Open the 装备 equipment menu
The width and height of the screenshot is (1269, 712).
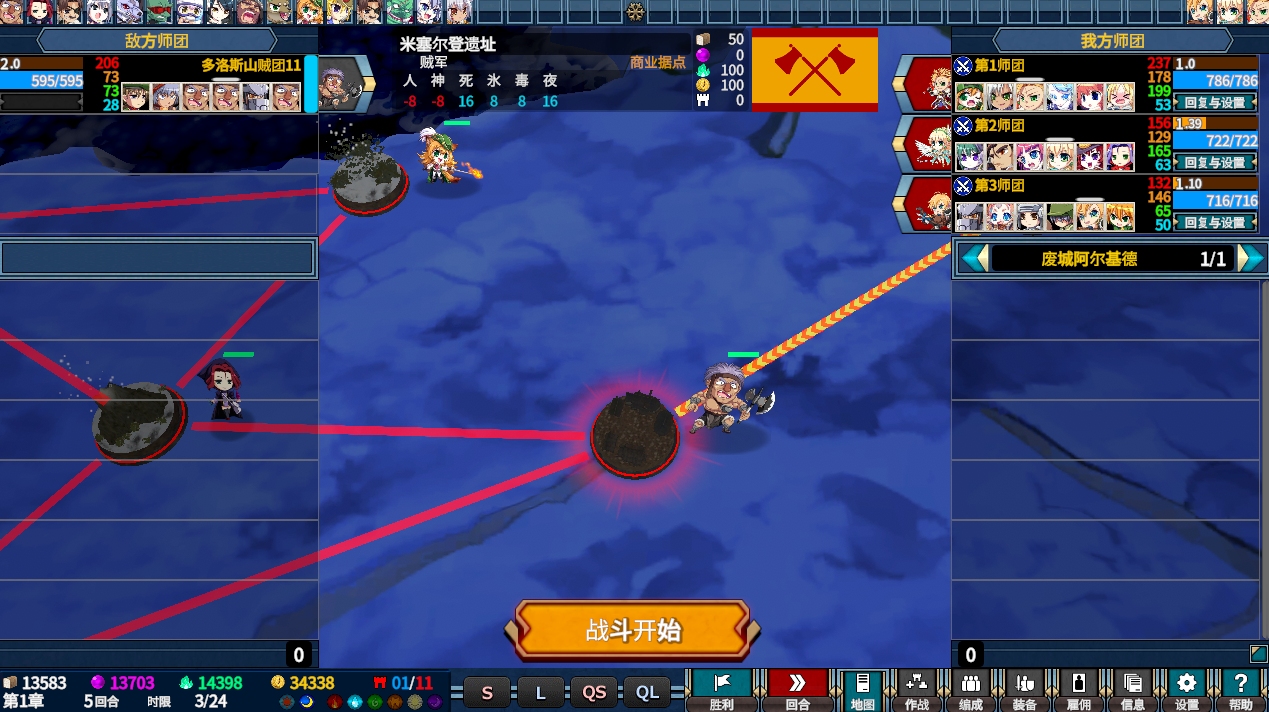point(1024,690)
